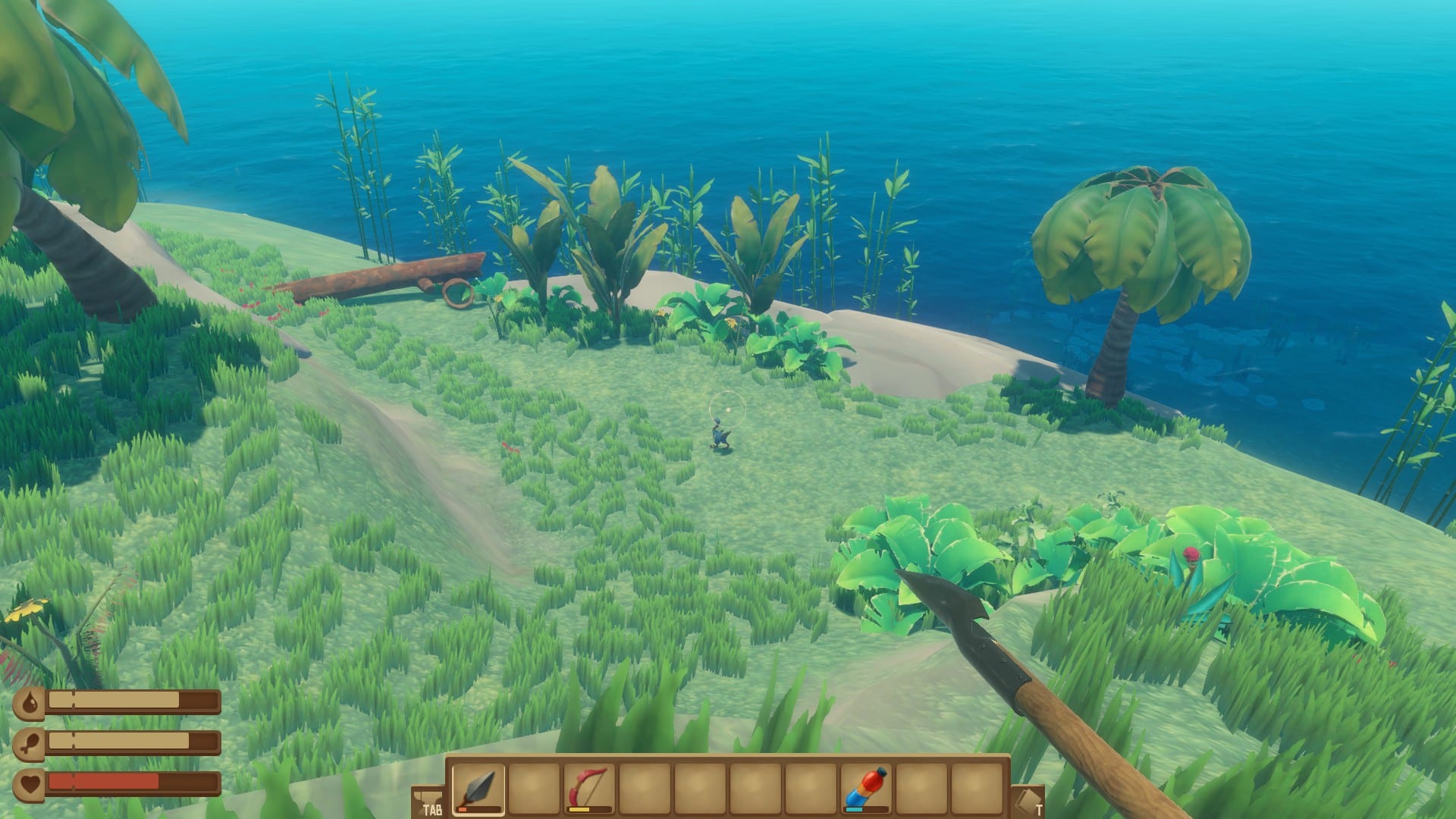Click the circular crosshair reticle
Image resolution: width=1456 pixels, height=819 pixels.
click(x=726, y=408)
